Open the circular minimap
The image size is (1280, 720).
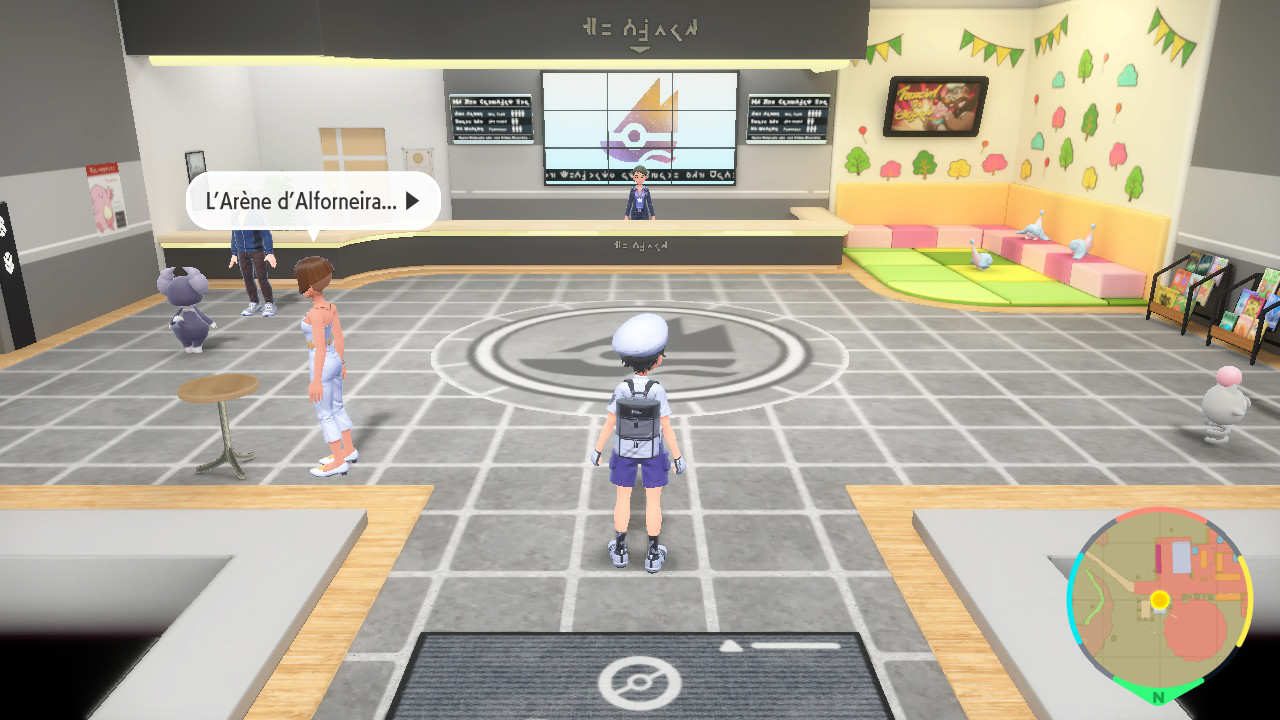(x=1159, y=600)
